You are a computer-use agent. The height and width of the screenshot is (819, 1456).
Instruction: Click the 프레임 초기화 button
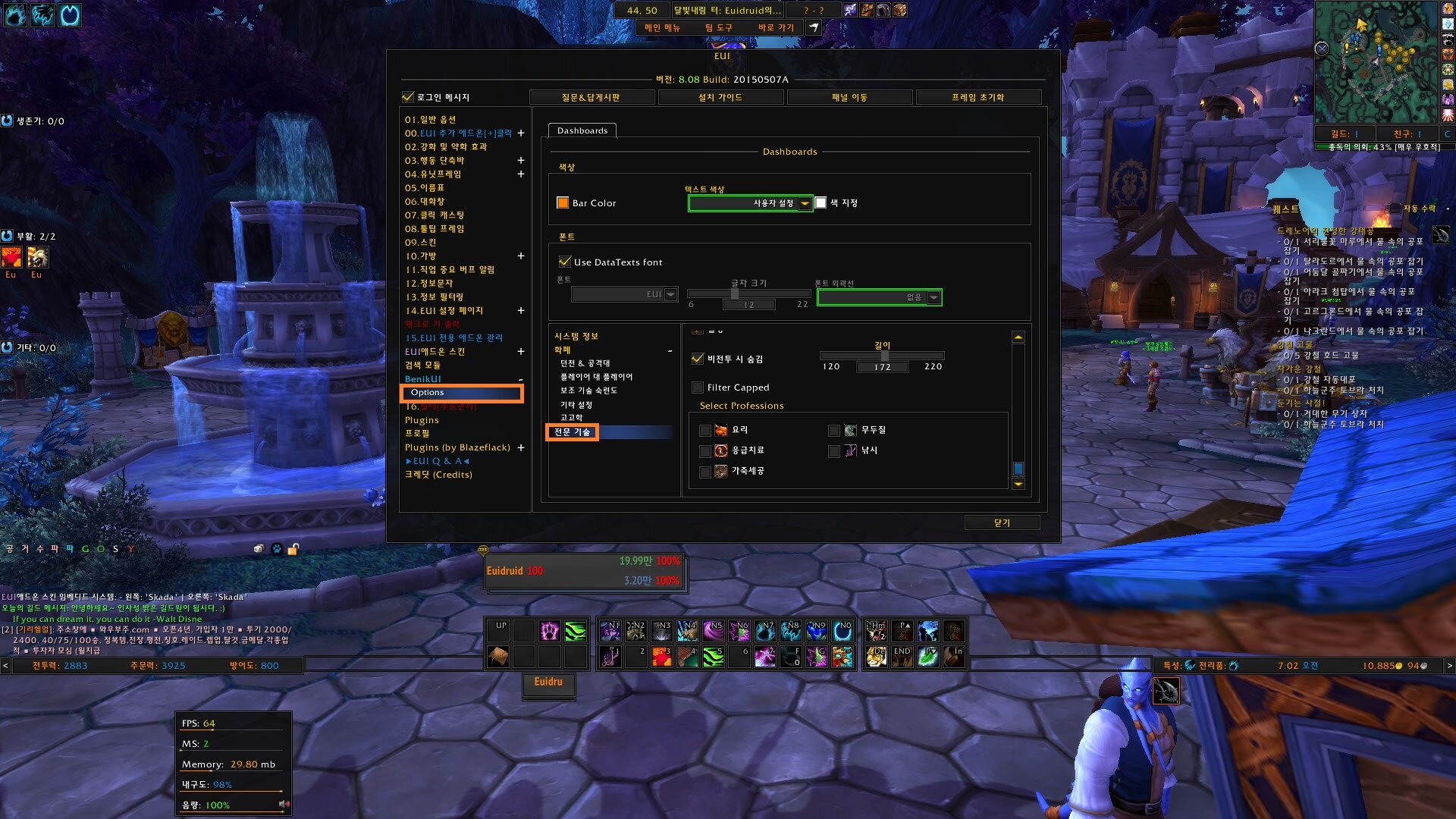click(x=977, y=97)
